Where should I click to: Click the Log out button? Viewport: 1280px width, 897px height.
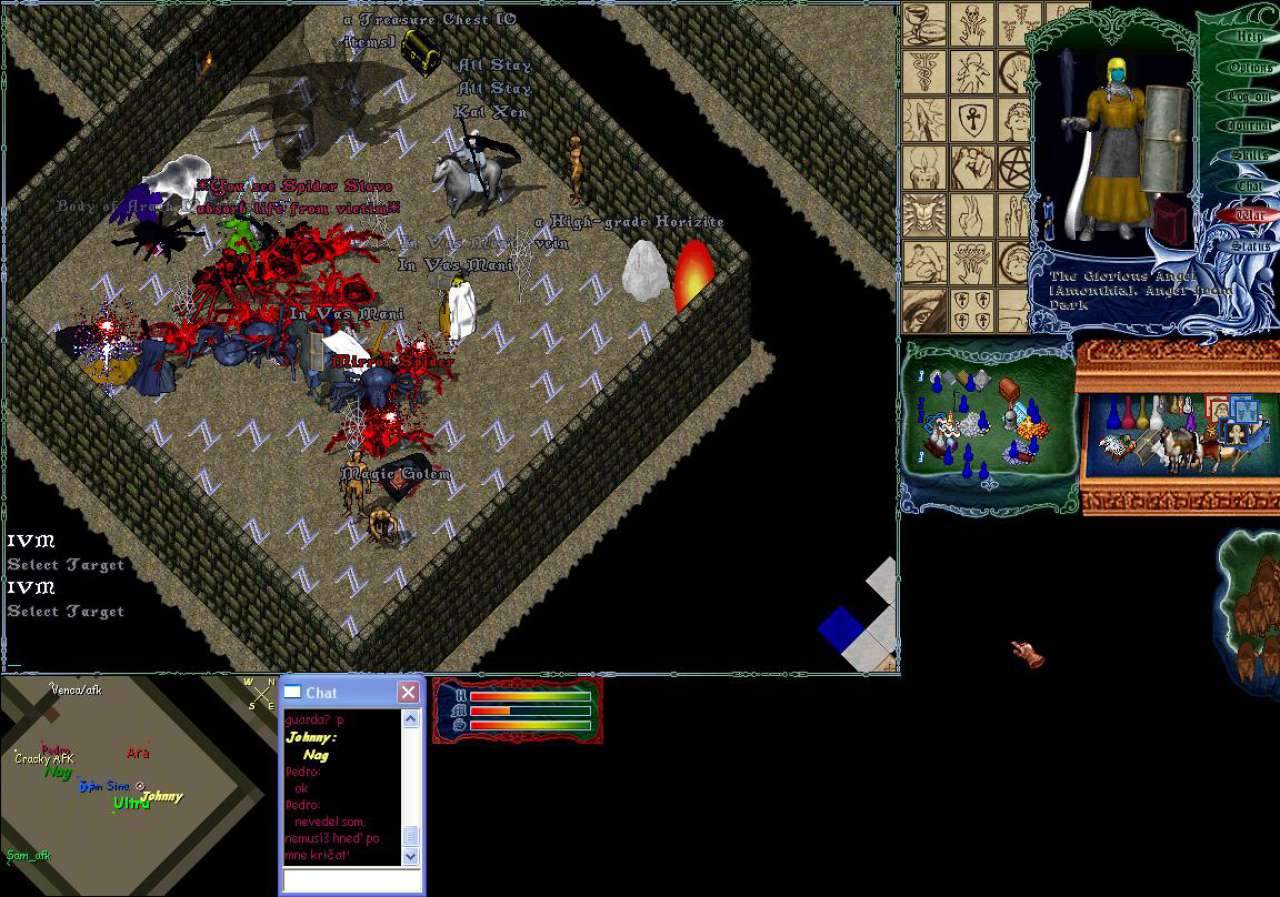[x=1250, y=97]
